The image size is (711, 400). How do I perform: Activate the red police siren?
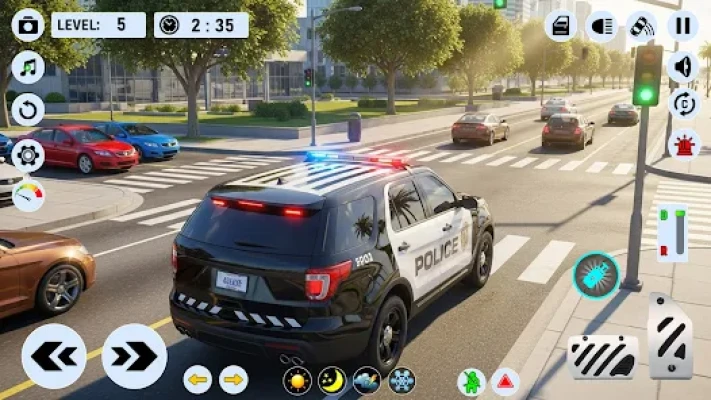click(x=683, y=144)
